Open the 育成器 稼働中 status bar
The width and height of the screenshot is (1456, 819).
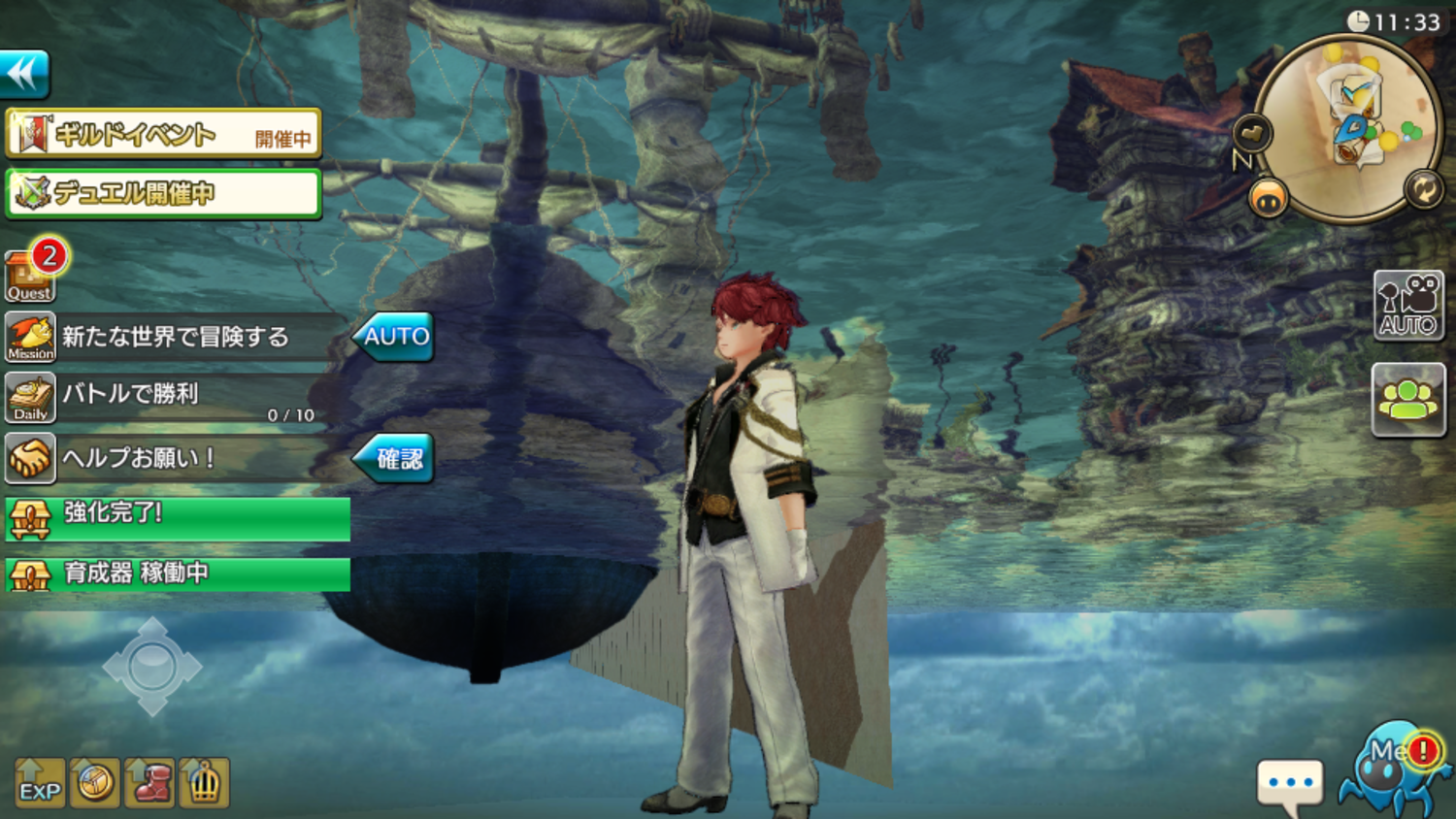(x=178, y=573)
